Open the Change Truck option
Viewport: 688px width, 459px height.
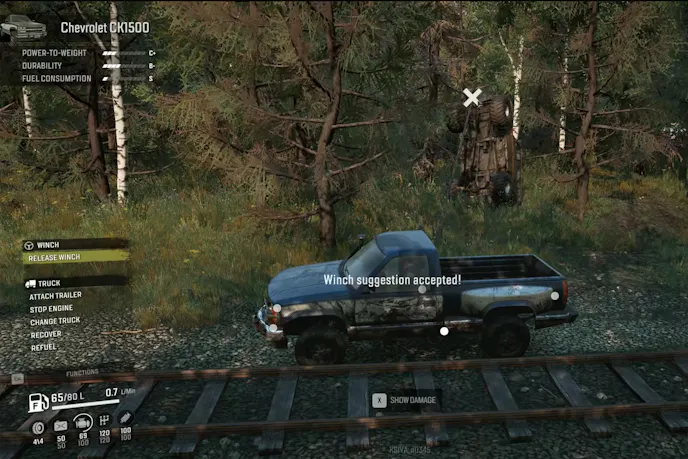[55, 321]
